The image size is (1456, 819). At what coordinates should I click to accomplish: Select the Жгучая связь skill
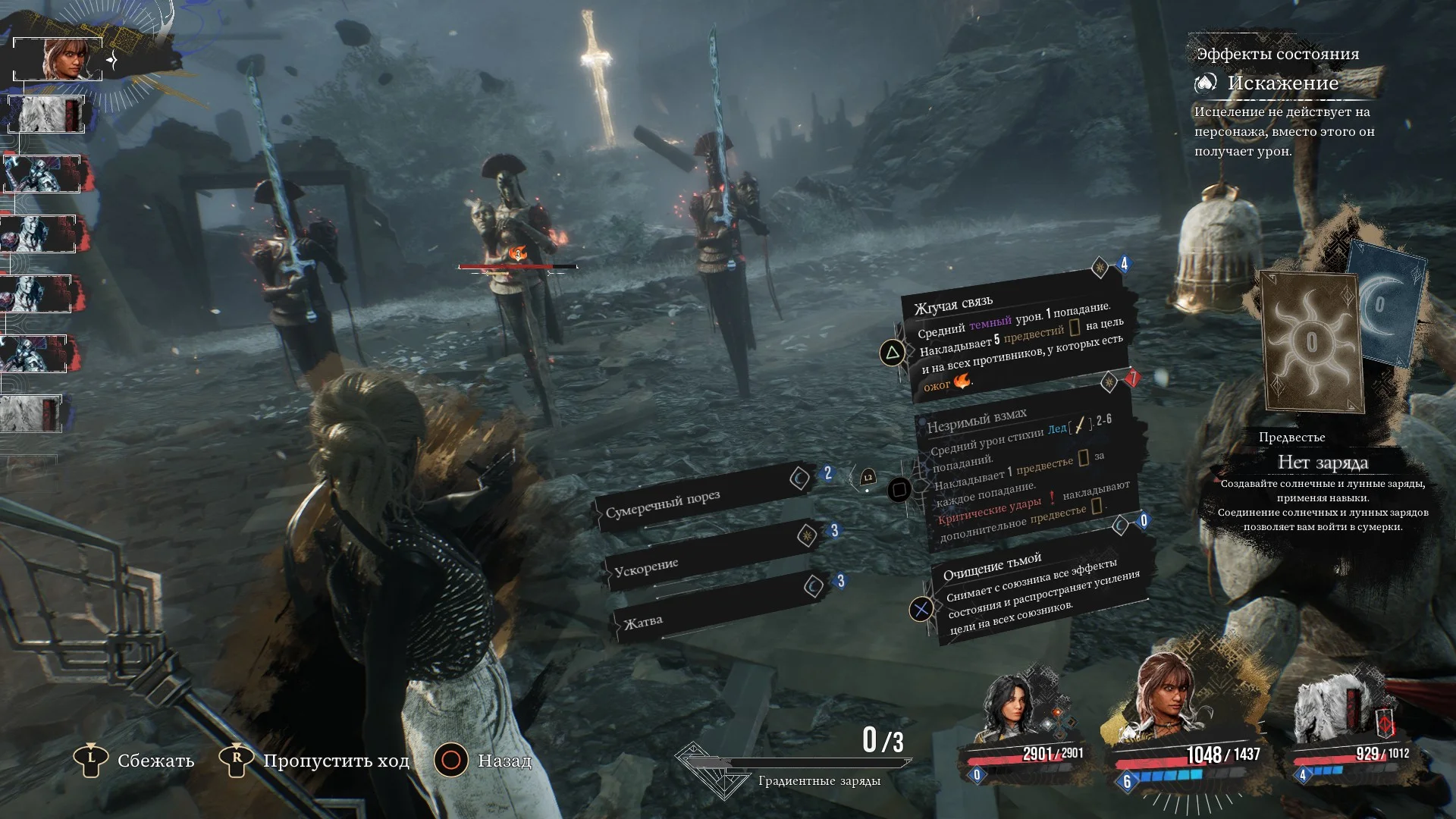click(1012, 341)
